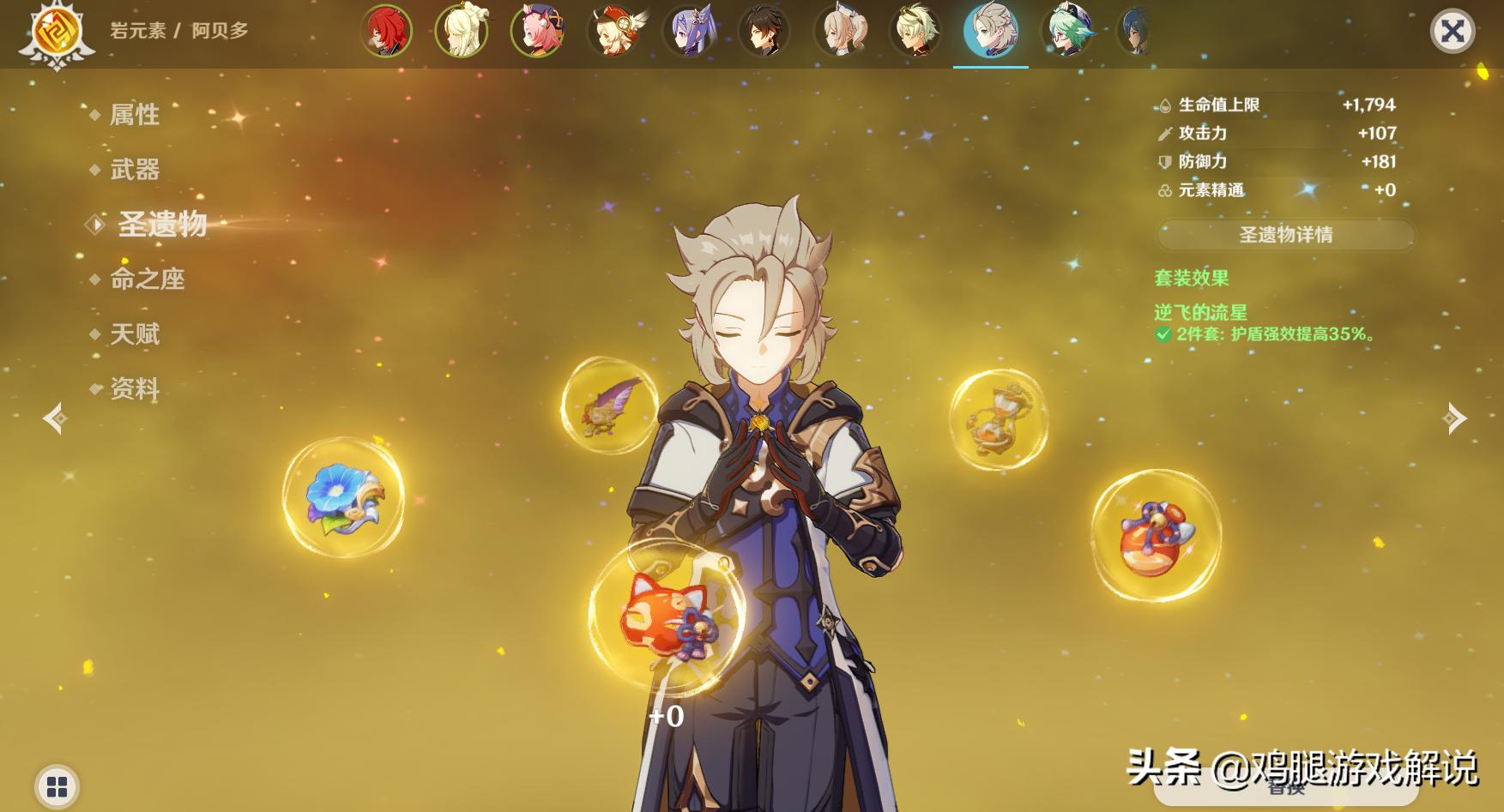The height and width of the screenshot is (812, 1504).
Task: Open the 命之座 constellation section
Action: 147,280
